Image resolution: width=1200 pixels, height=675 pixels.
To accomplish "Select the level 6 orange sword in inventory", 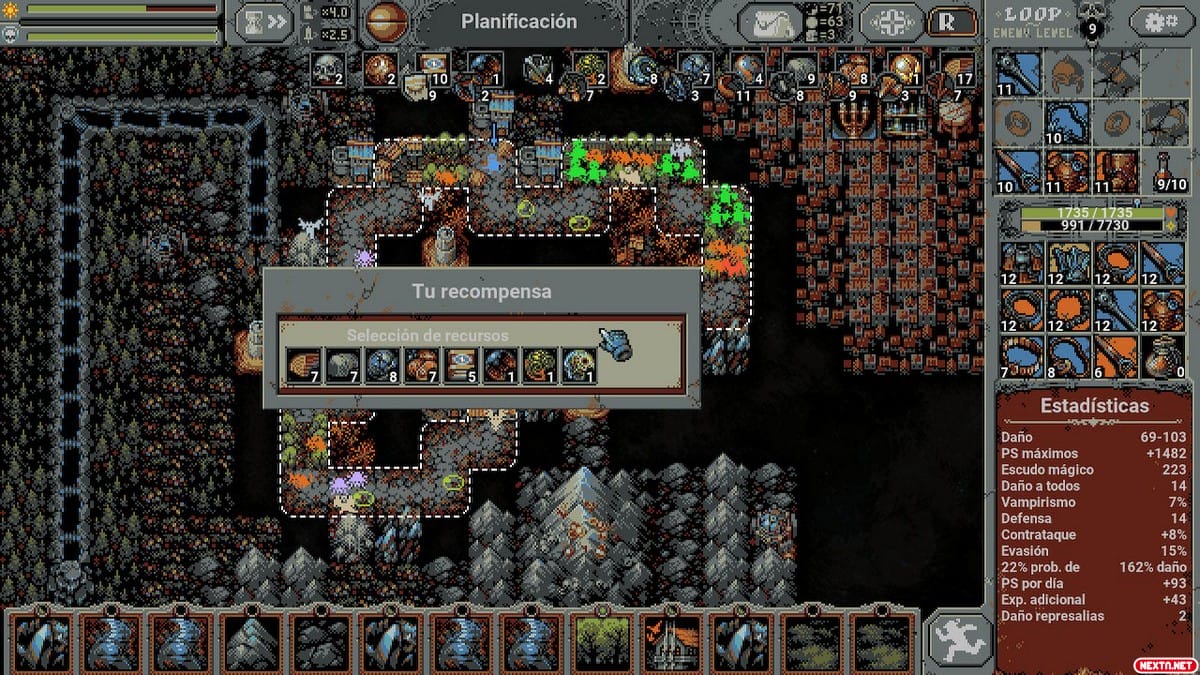I will pos(1115,356).
